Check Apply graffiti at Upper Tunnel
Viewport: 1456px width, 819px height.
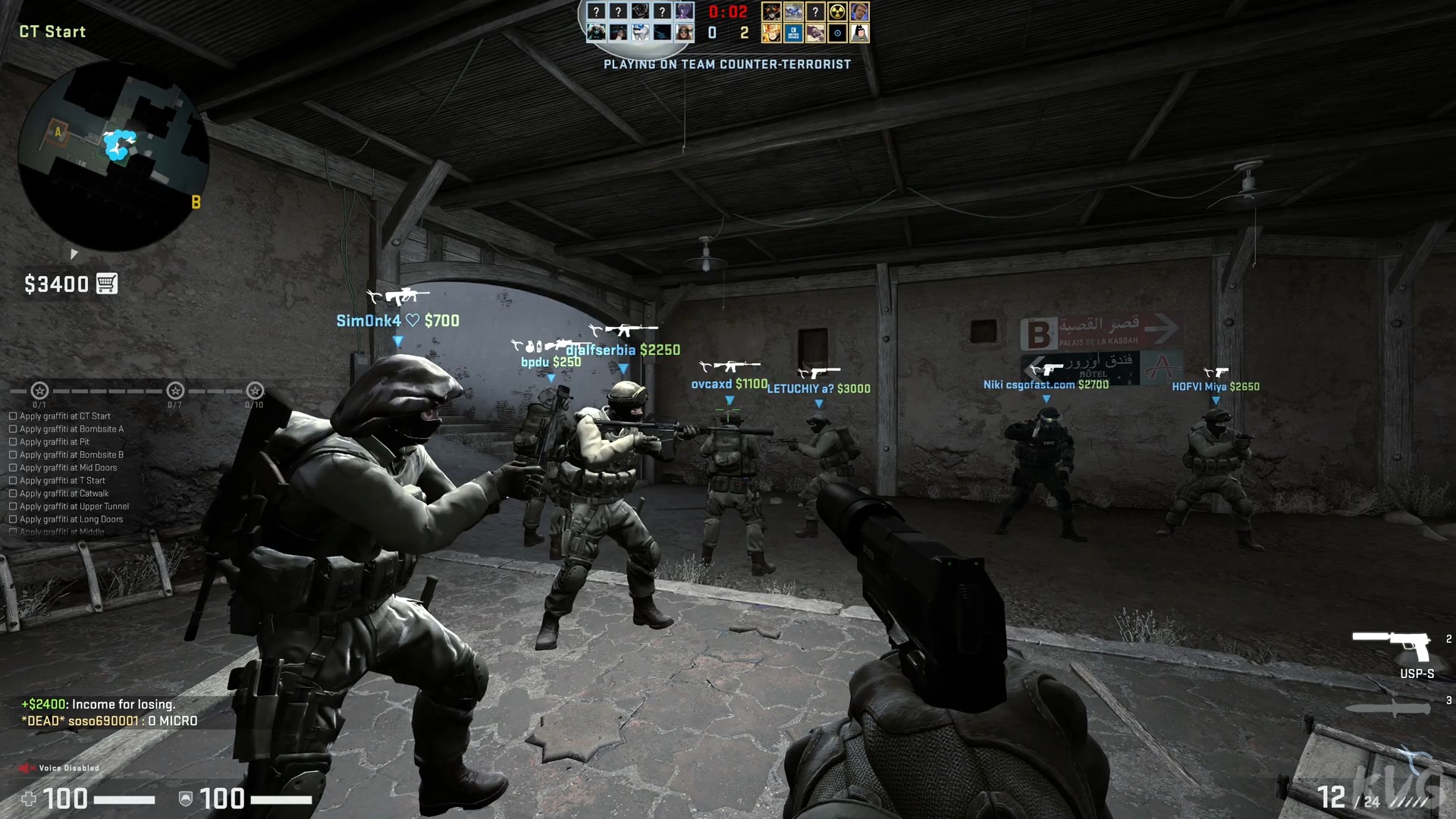[12, 506]
